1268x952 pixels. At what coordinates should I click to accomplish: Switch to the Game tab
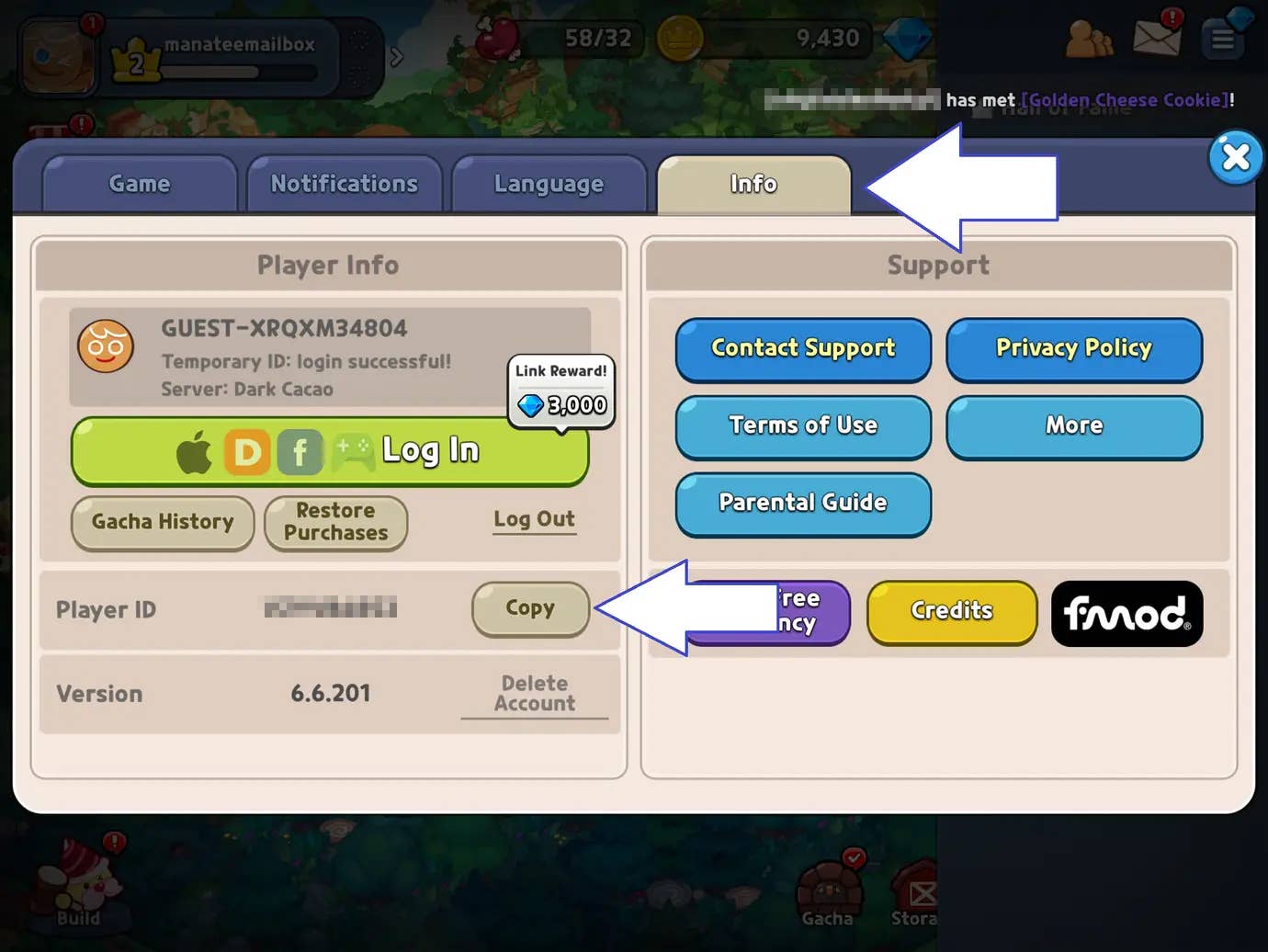pos(139,183)
